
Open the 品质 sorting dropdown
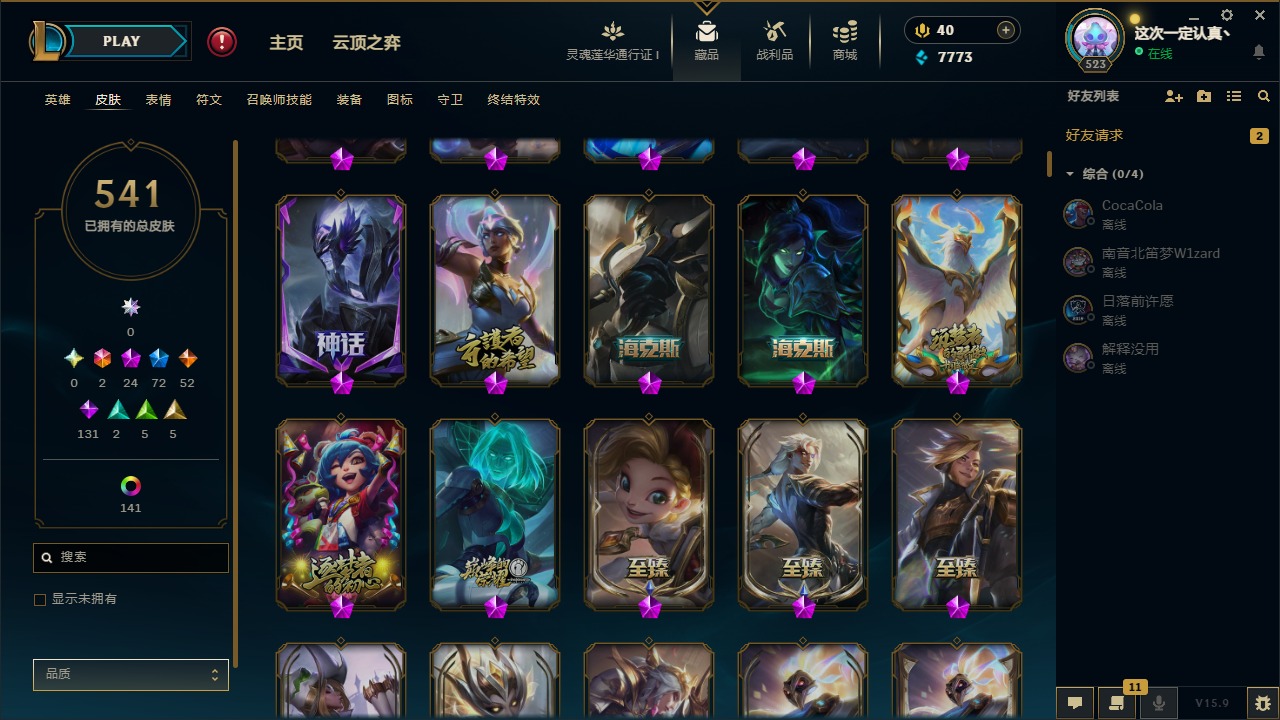[131, 675]
